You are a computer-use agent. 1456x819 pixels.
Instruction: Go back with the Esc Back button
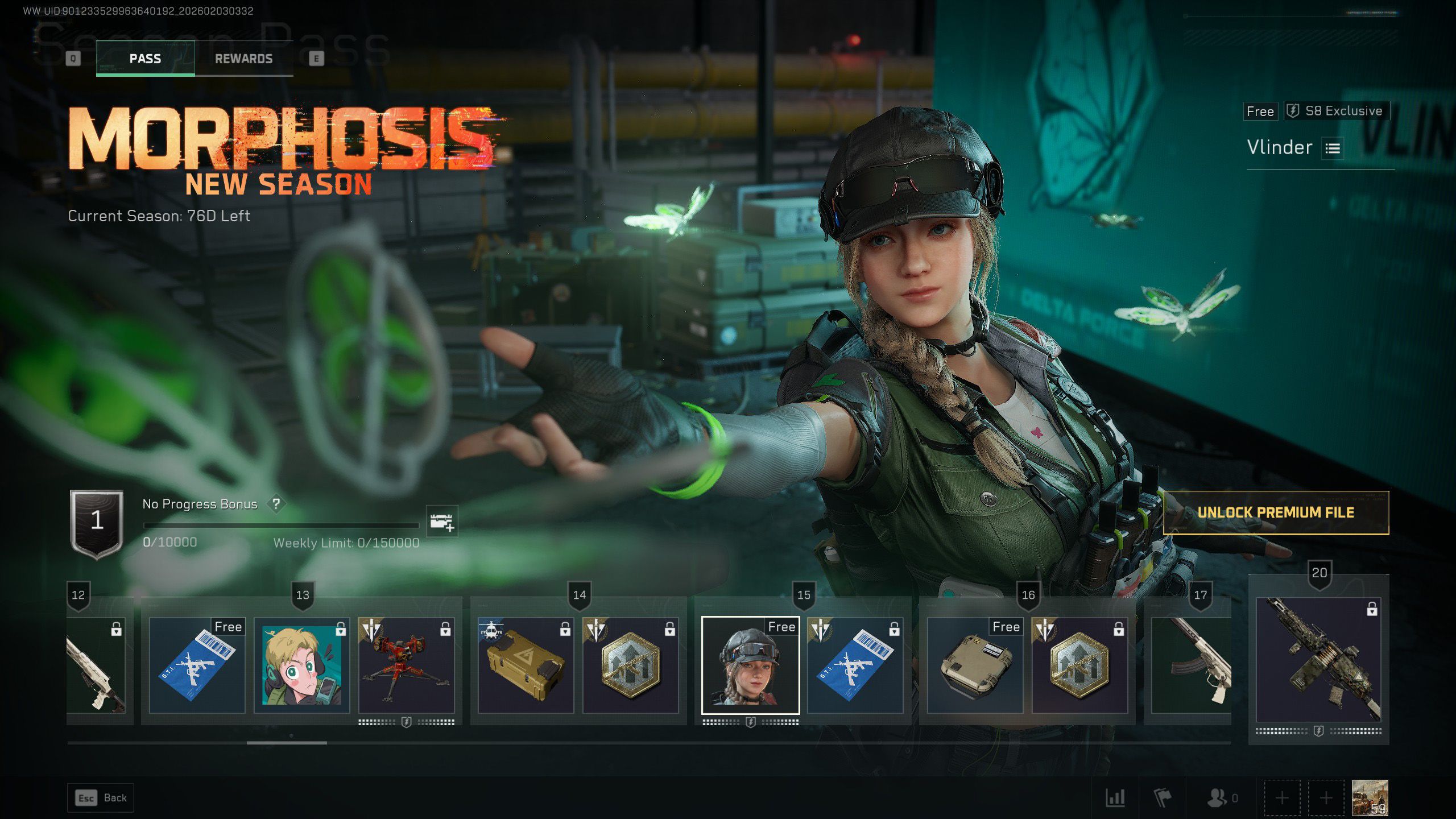[x=101, y=798]
